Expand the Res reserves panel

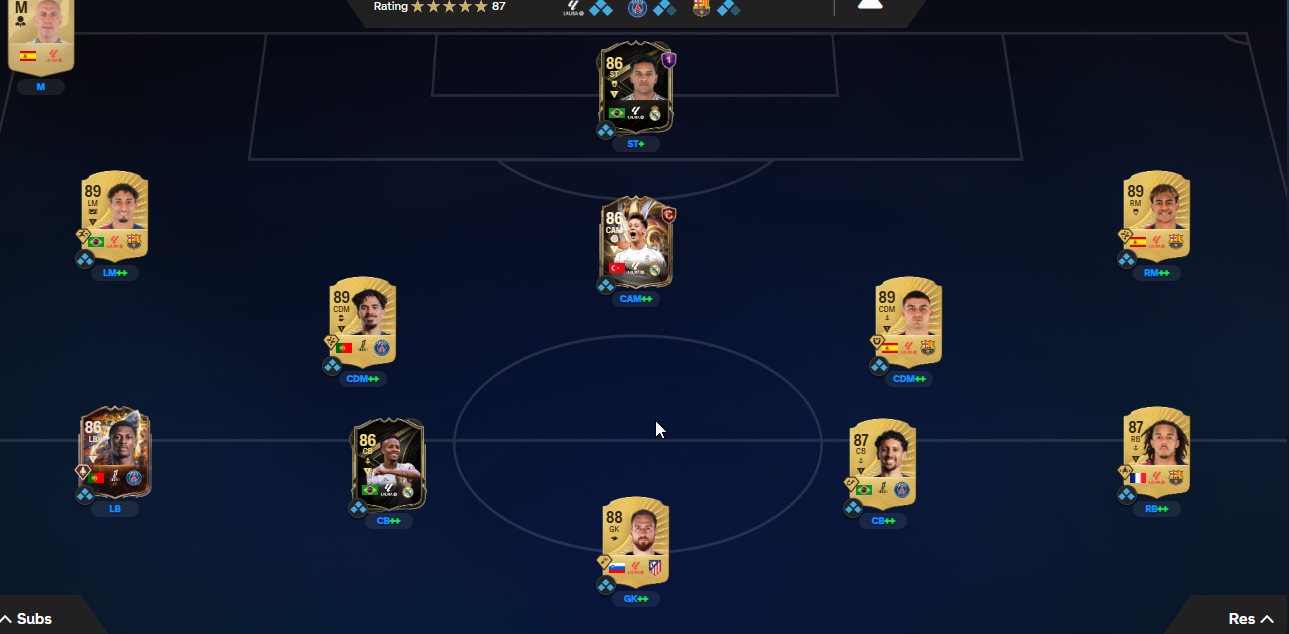pos(1250,619)
